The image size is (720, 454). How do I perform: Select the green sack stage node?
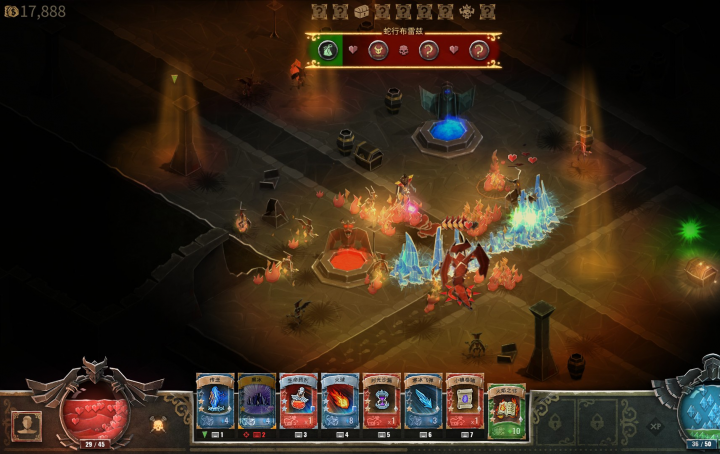click(x=327, y=49)
